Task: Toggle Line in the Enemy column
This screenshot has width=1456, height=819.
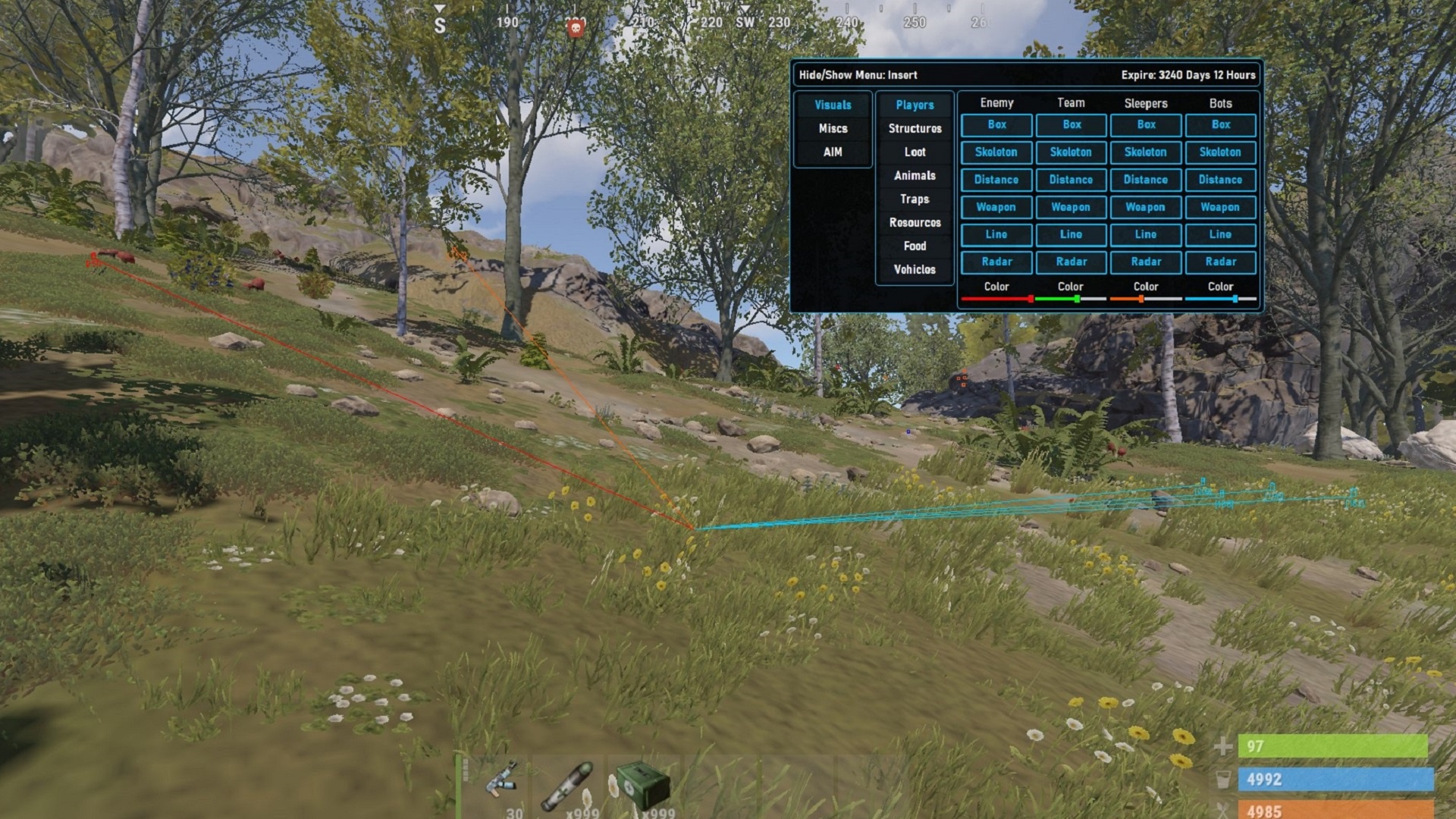Action: [996, 234]
